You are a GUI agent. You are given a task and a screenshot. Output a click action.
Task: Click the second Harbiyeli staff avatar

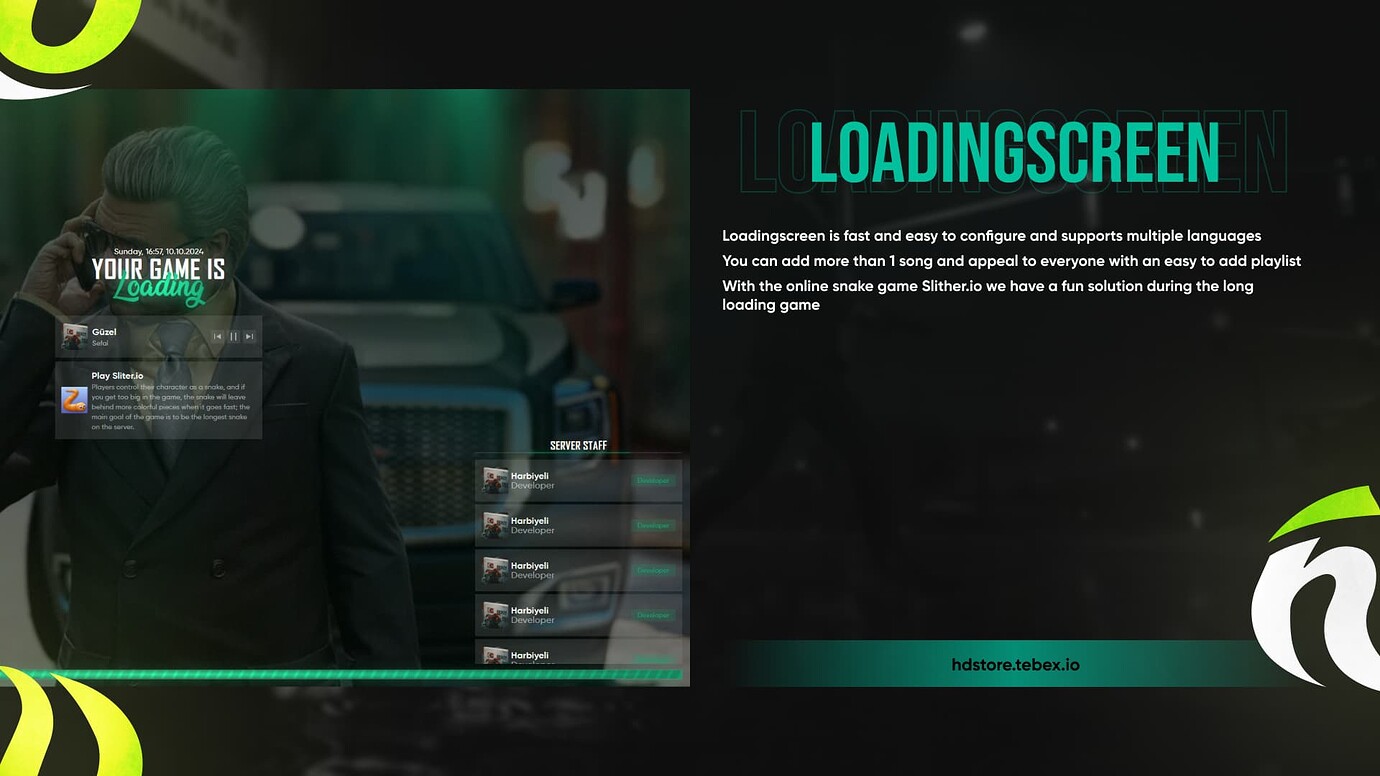tap(493, 525)
